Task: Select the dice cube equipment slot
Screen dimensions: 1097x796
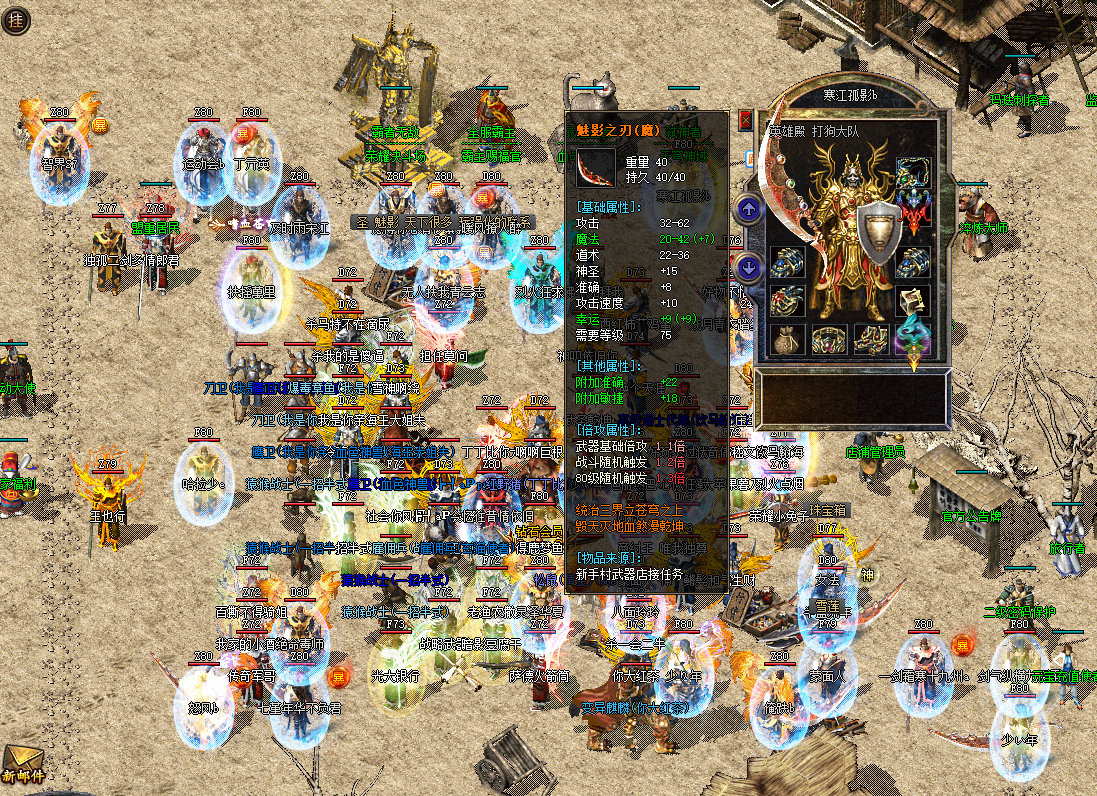Action: [x=912, y=301]
